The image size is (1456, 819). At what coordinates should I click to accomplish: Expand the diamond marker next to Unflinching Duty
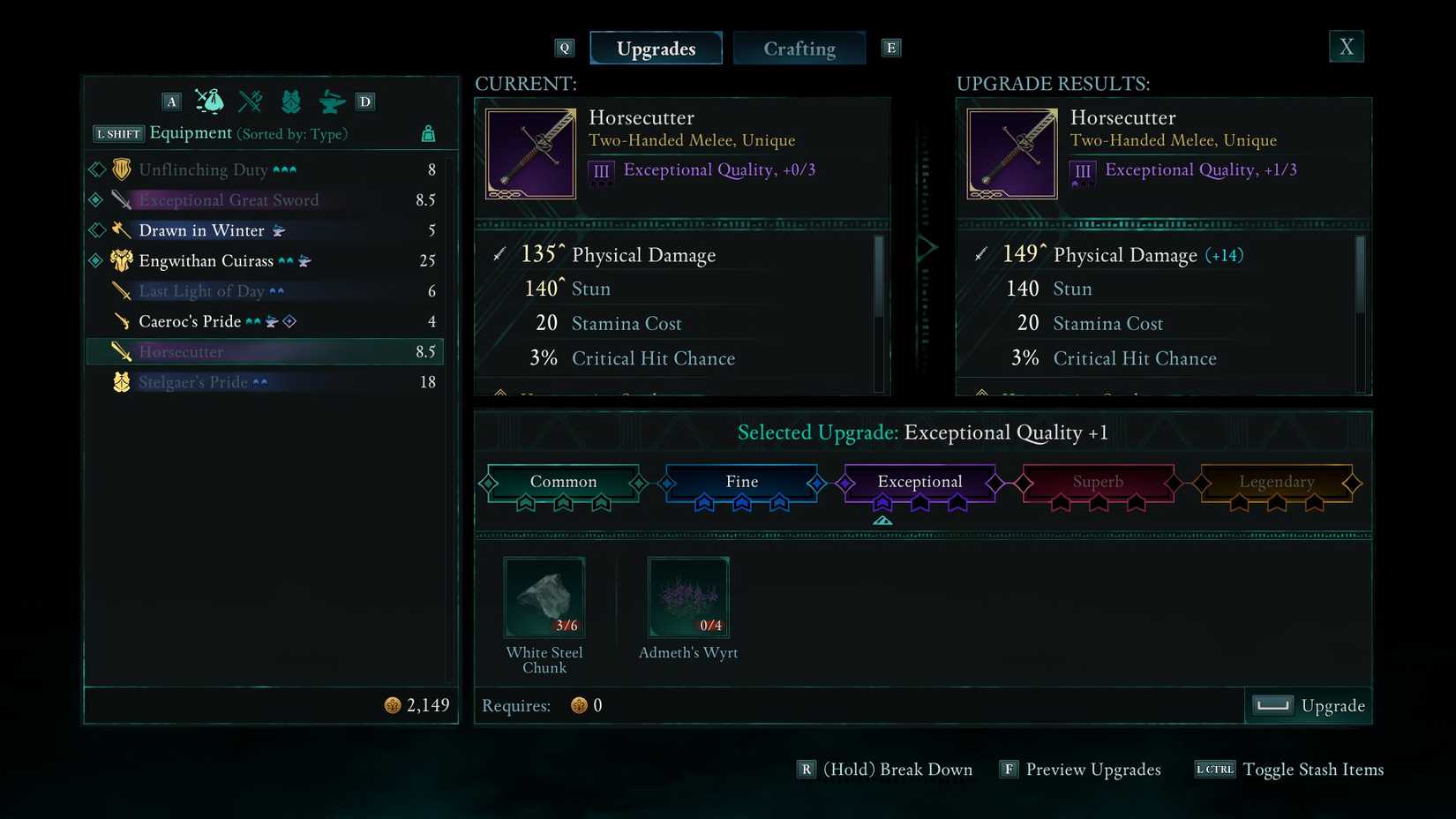coord(95,169)
